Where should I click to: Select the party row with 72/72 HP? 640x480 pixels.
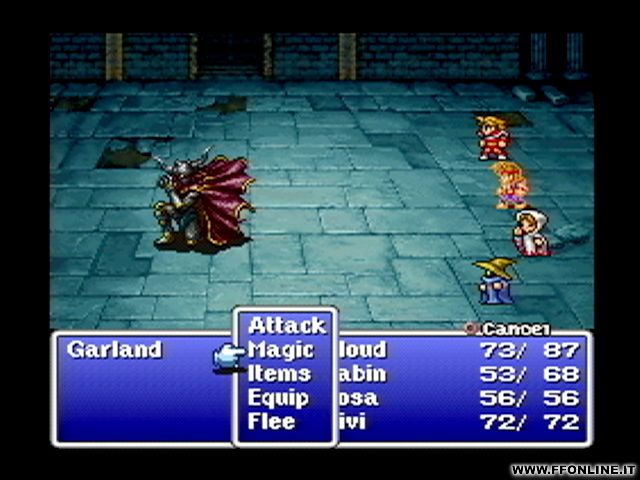click(460, 421)
